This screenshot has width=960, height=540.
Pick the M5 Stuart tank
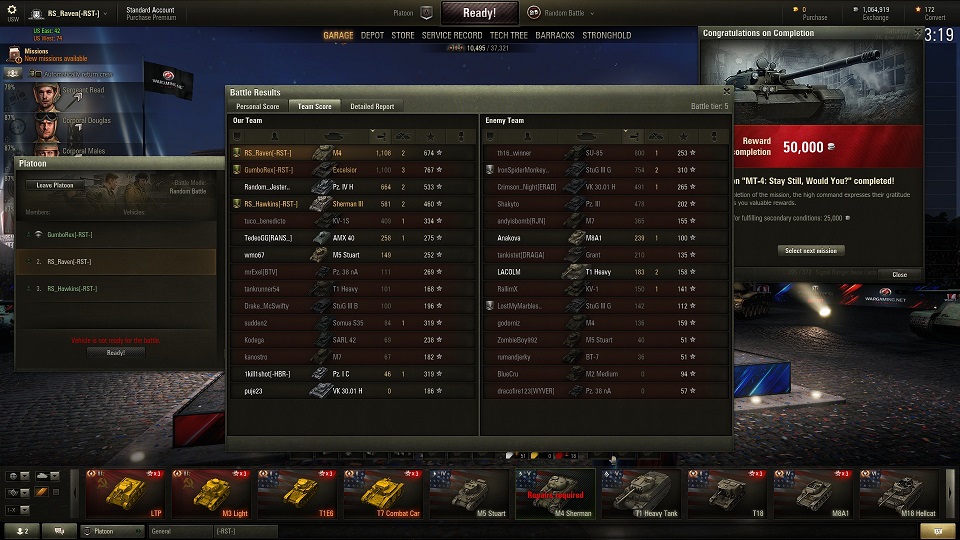(x=471, y=494)
